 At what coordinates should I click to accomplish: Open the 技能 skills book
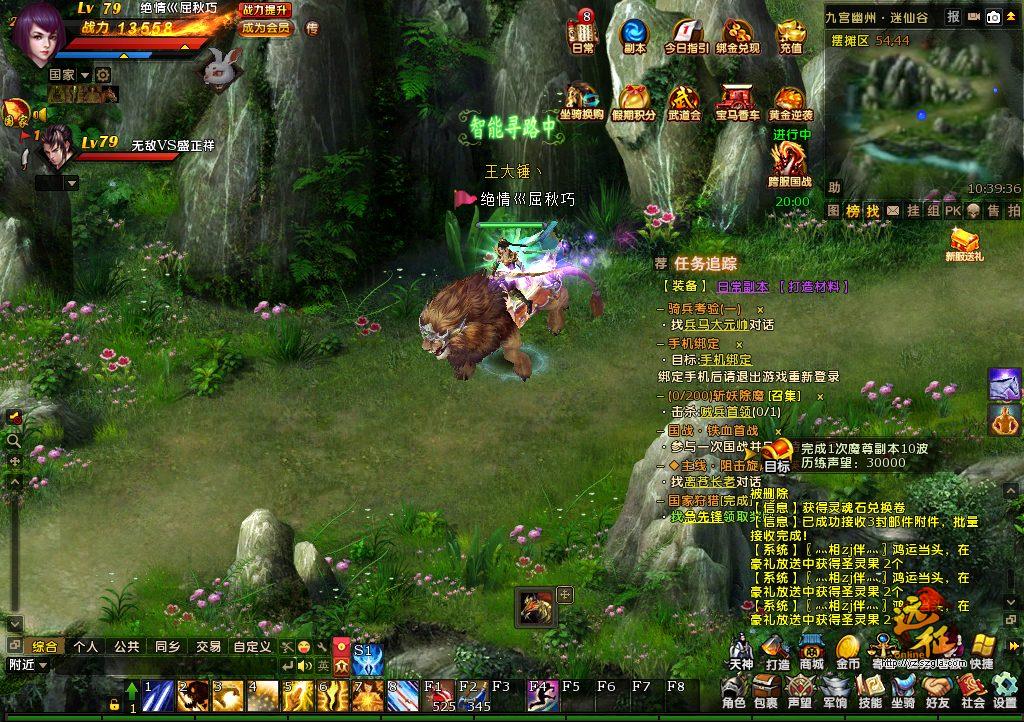coord(870,689)
